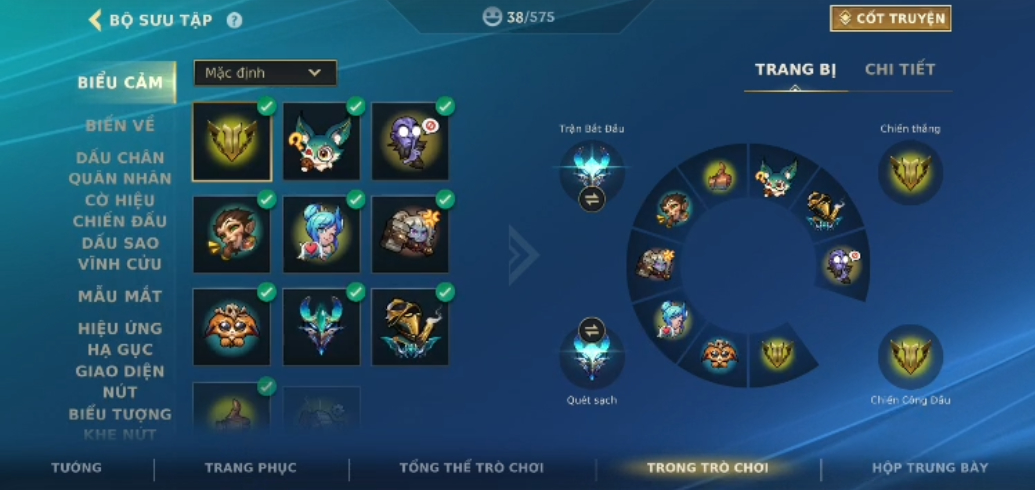Choose the Biến Về category
The image size is (1035, 490).
click(x=120, y=125)
